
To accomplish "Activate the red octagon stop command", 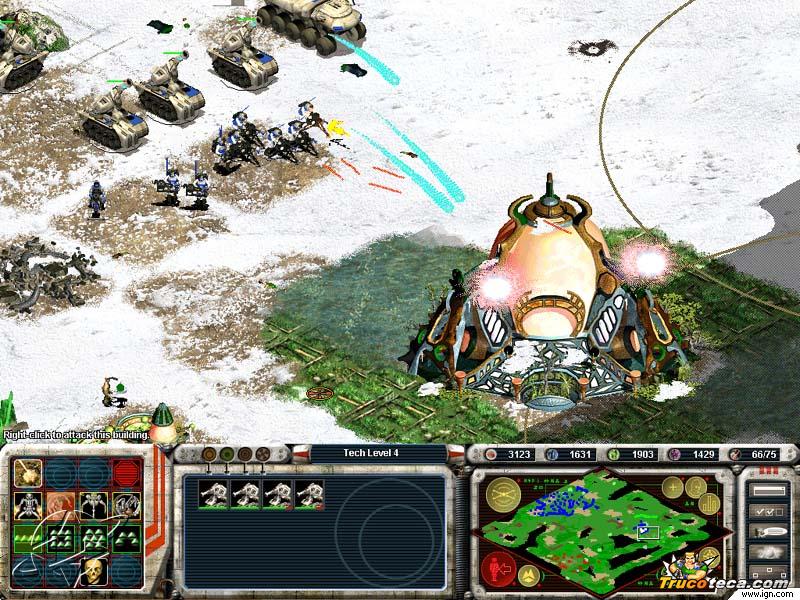I will (x=126, y=474).
